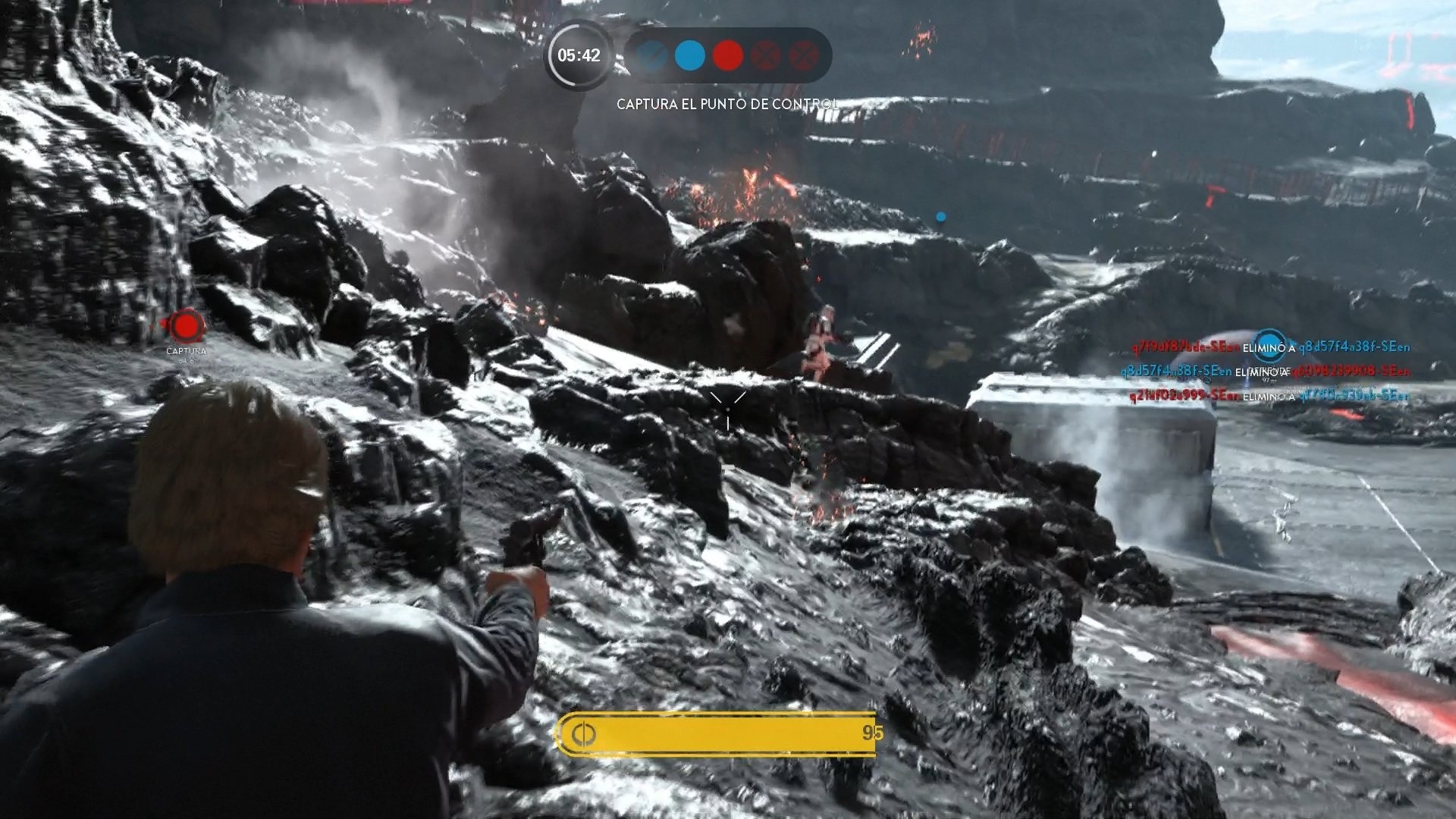Click the first crossed-out red point icon
This screenshot has width=1456, height=819.
[767, 55]
